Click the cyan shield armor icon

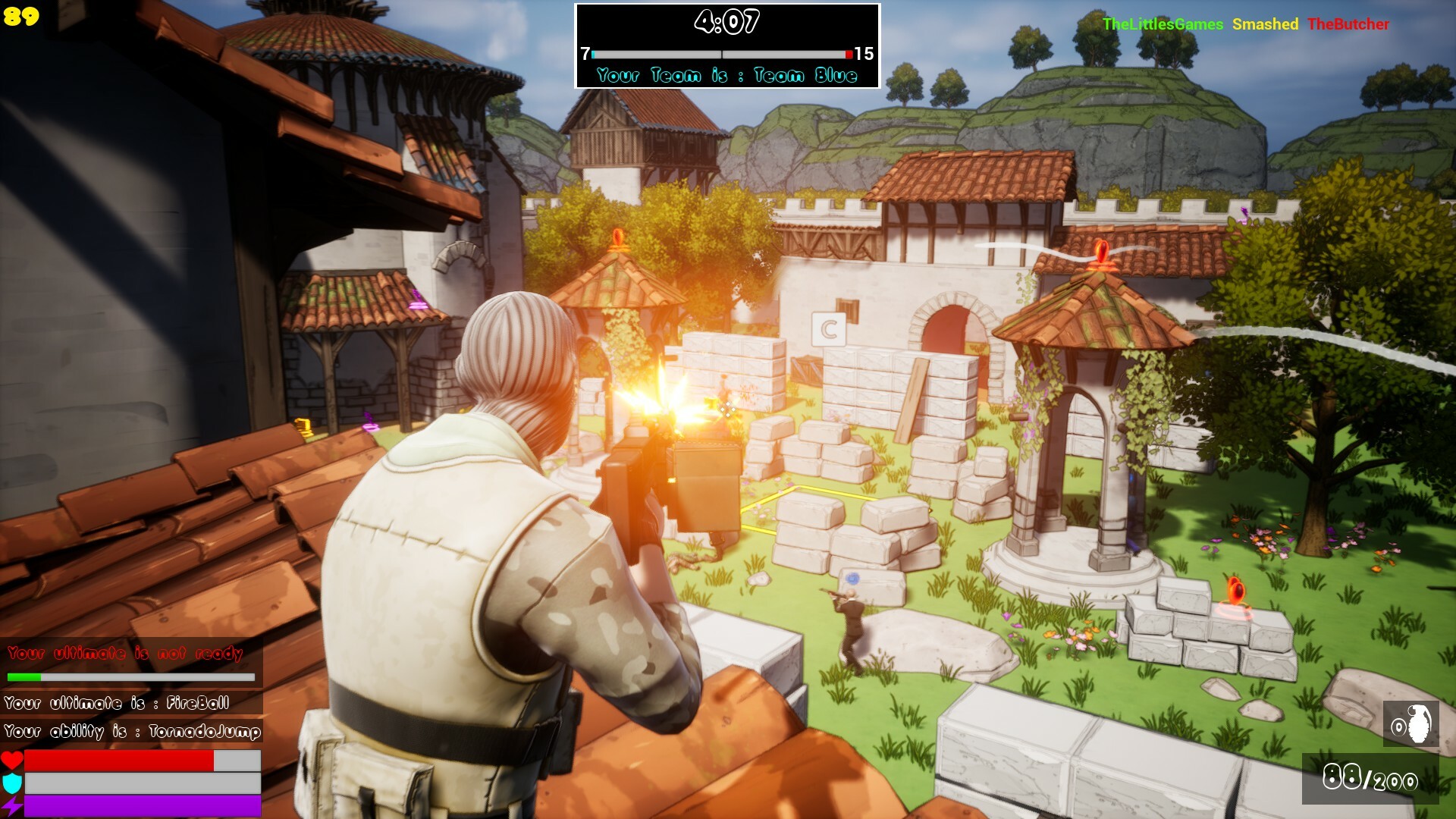click(x=11, y=785)
